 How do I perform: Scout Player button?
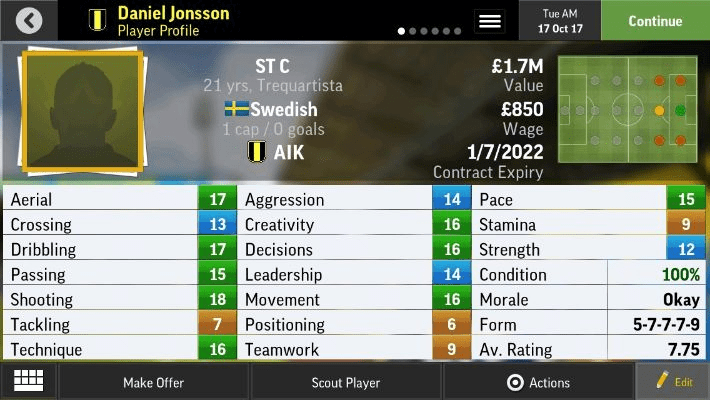coord(346,382)
